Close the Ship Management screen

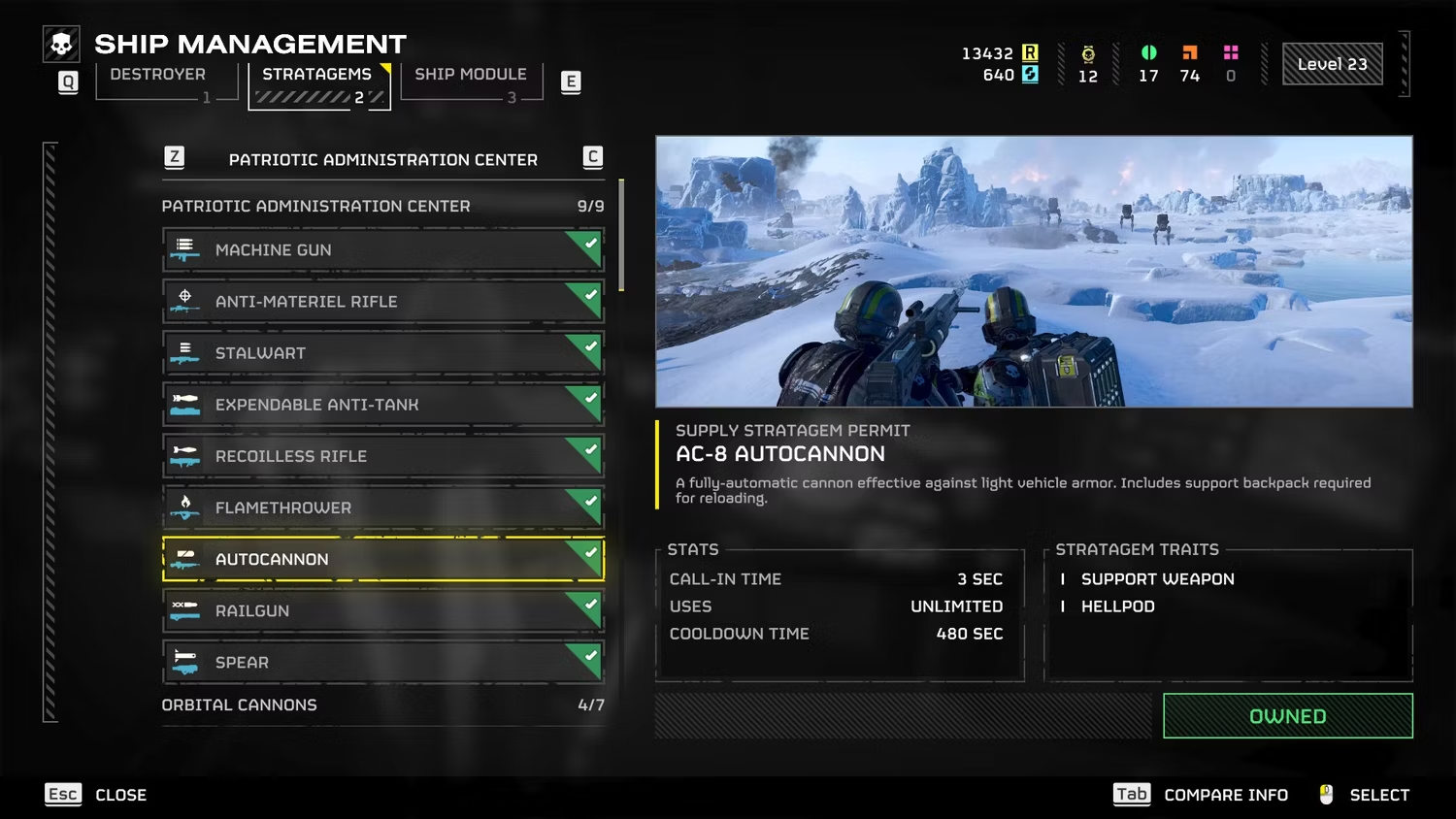tap(96, 795)
